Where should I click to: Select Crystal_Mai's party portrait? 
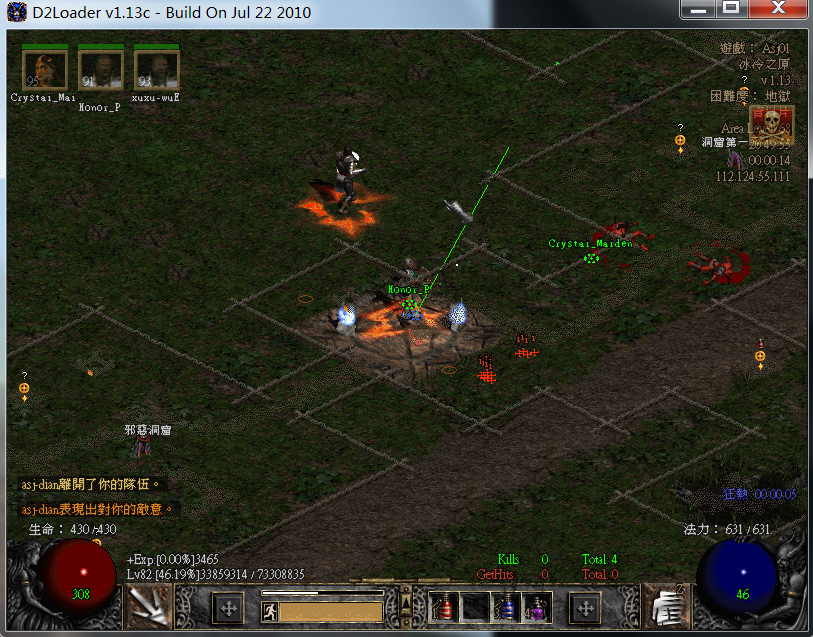click(45, 70)
